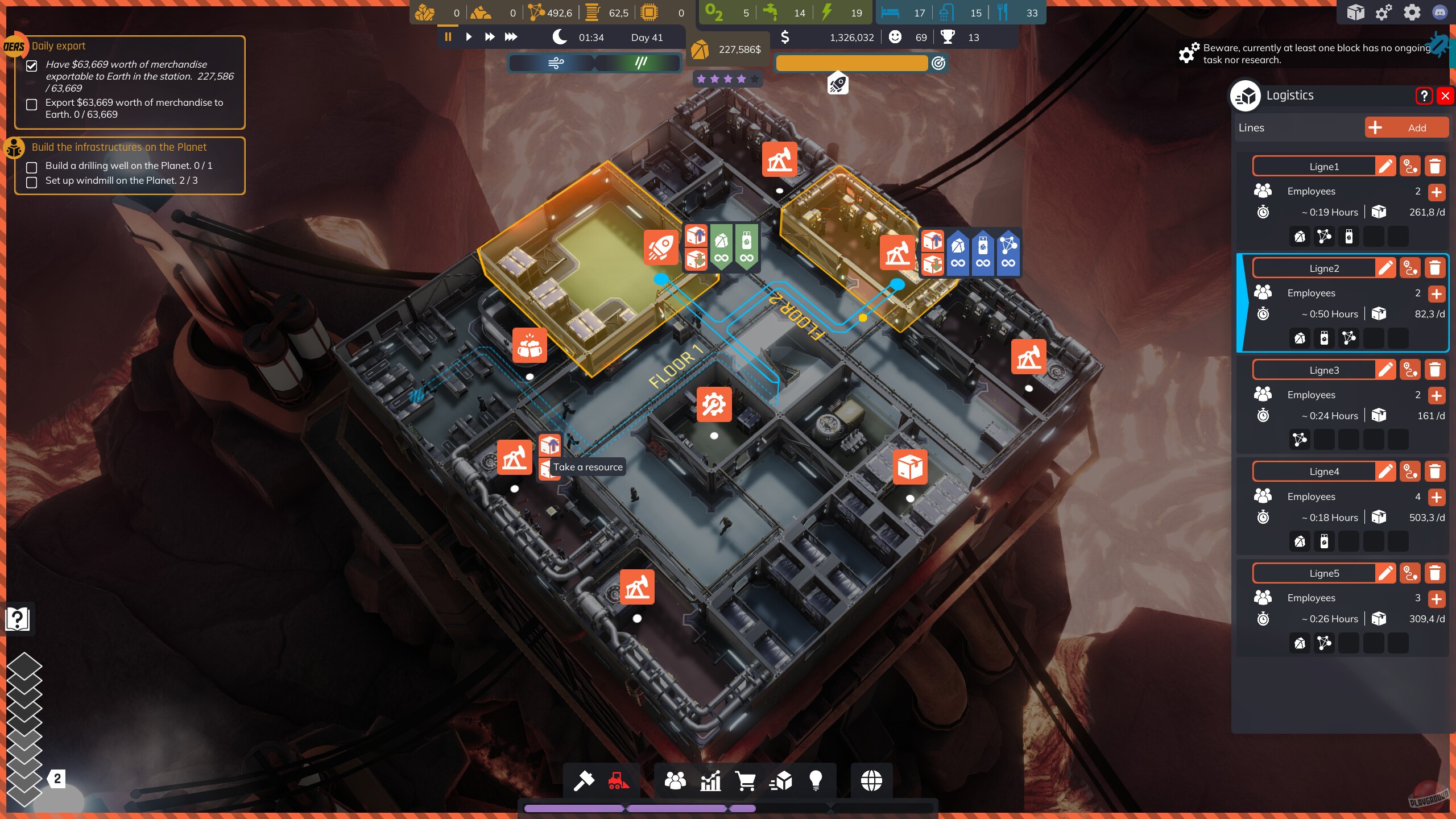Open the Settings gear menu top right
The image size is (1456, 819).
(1413, 12)
